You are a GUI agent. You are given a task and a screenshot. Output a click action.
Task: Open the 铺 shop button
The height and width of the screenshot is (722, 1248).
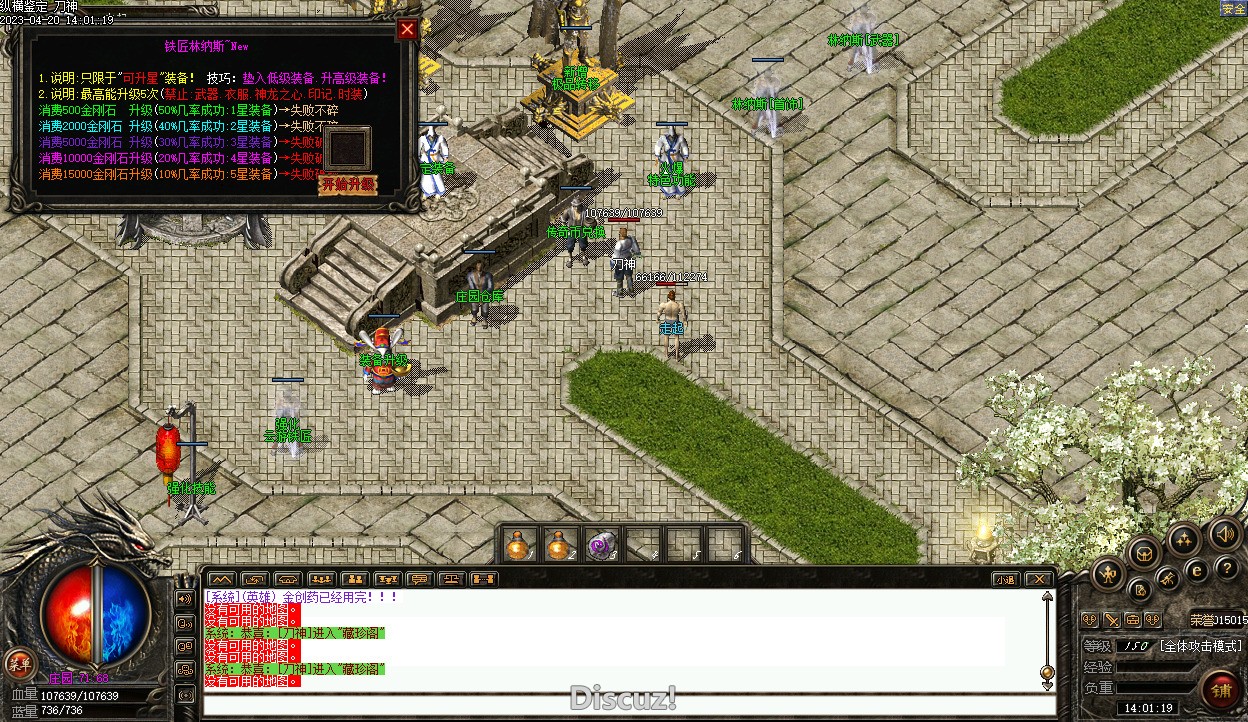[x=1221, y=690]
